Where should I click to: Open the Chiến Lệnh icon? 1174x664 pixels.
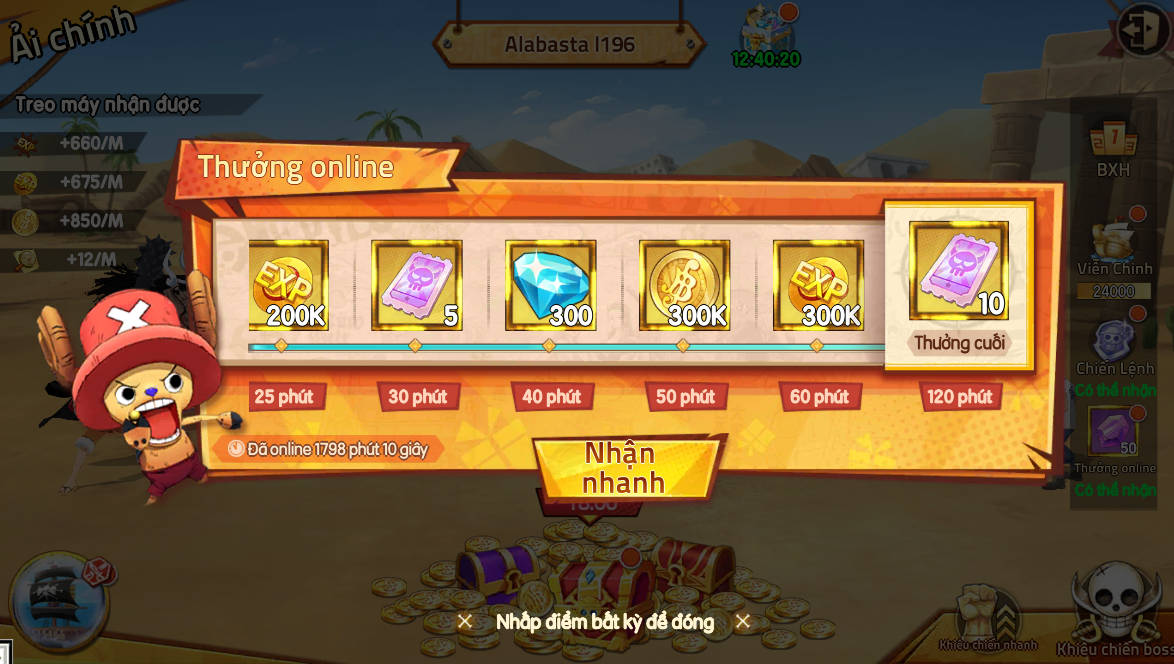click(x=1114, y=345)
